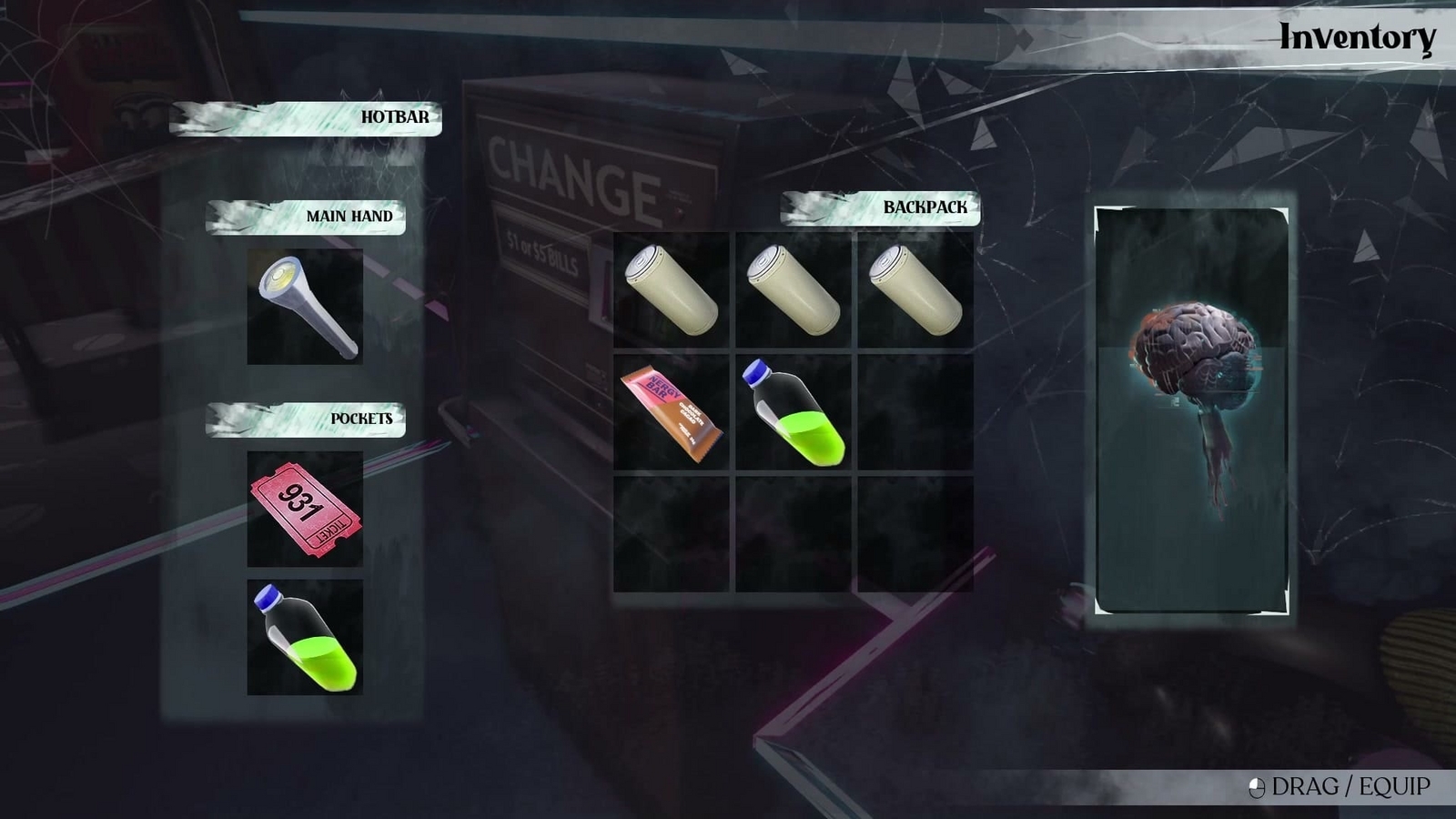Click the bottom-left empty backpack slot
1456x819 pixels.
(x=673, y=532)
